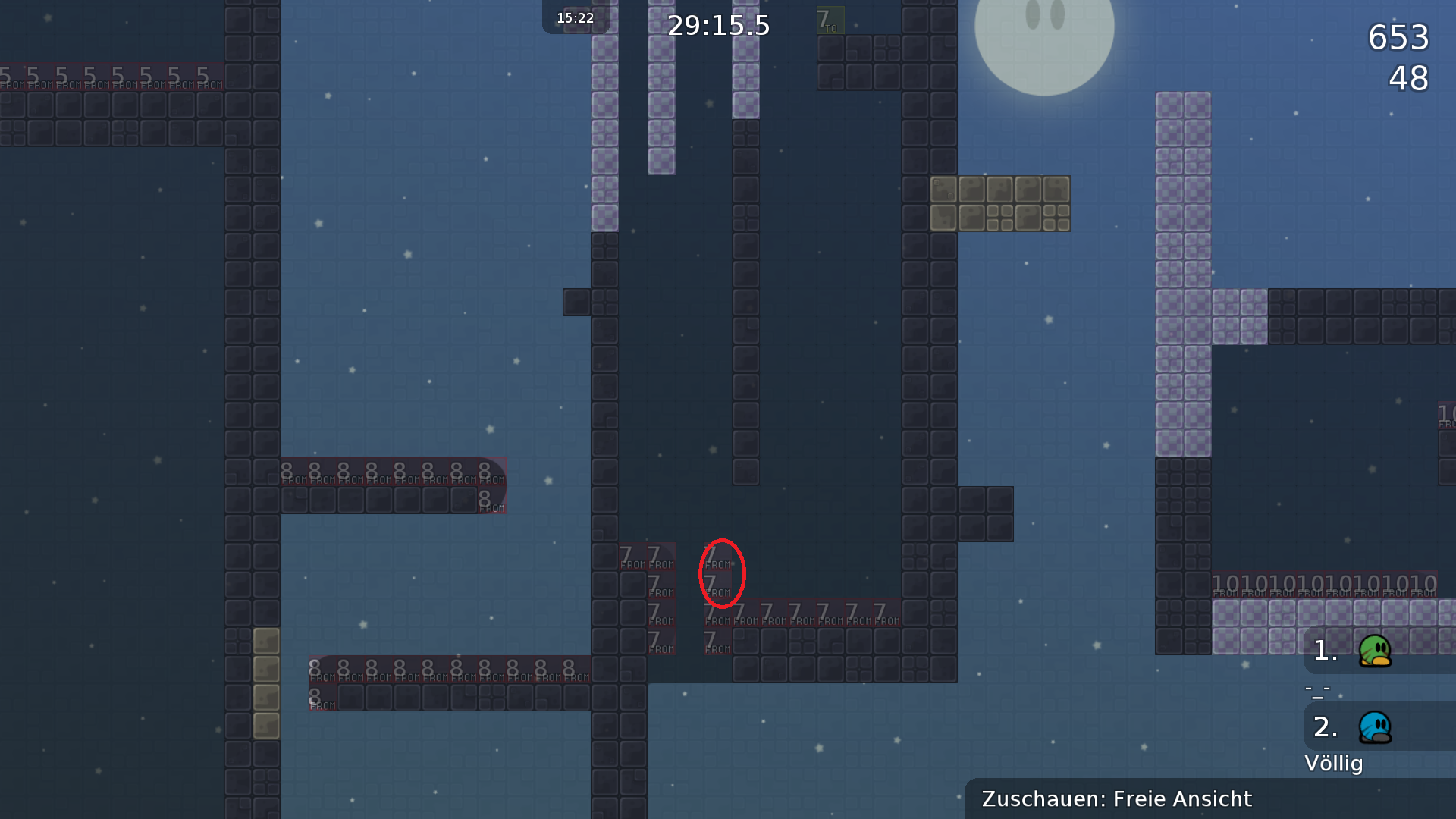Screen dimensions: 1456x819
Task: Select the player name 'Völlig'
Action: click(1334, 764)
